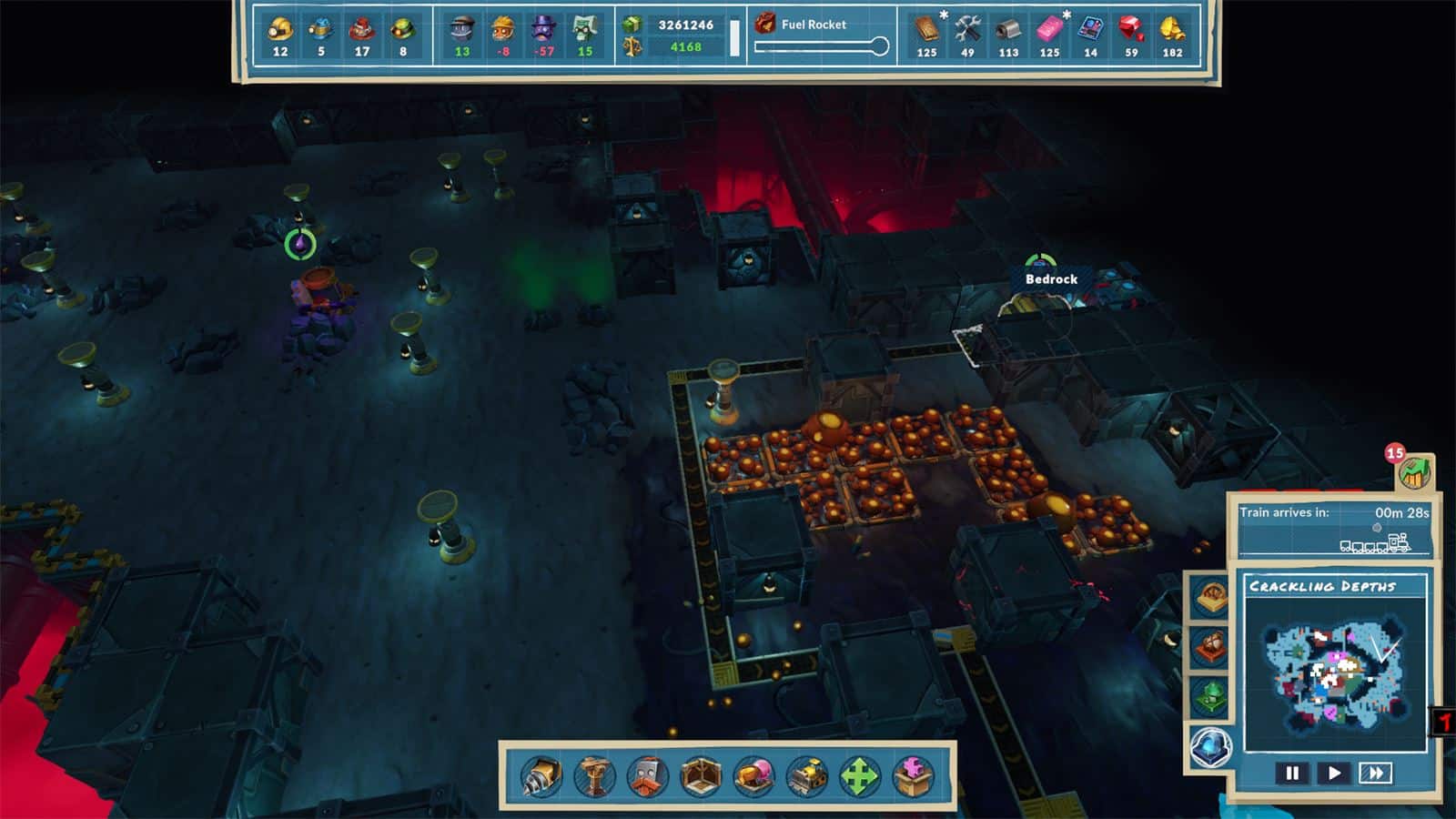Open the puzzle piece box menu
The image size is (1456, 819).
click(914, 776)
